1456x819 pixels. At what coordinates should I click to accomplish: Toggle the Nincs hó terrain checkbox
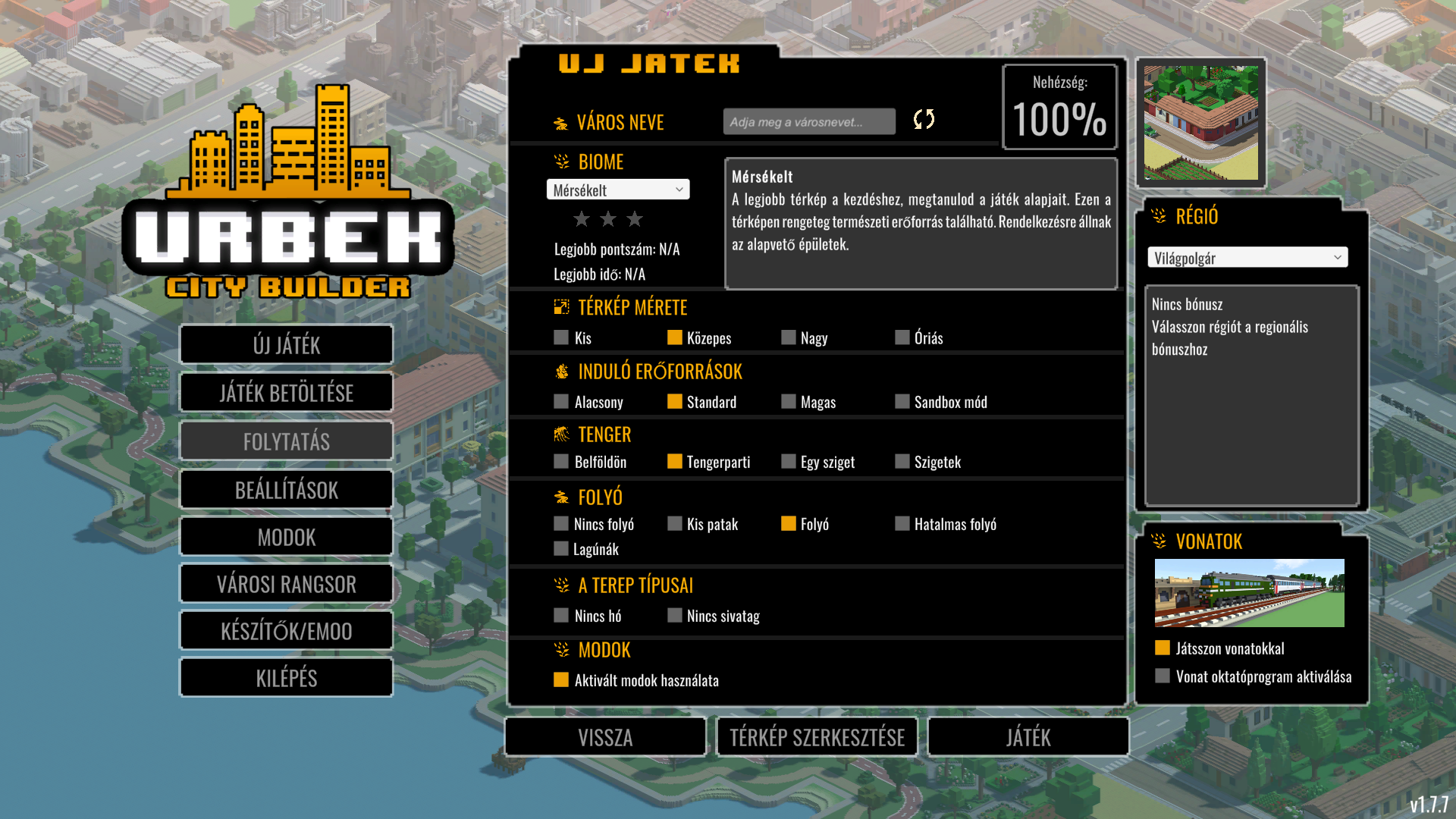tap(561, 616)
